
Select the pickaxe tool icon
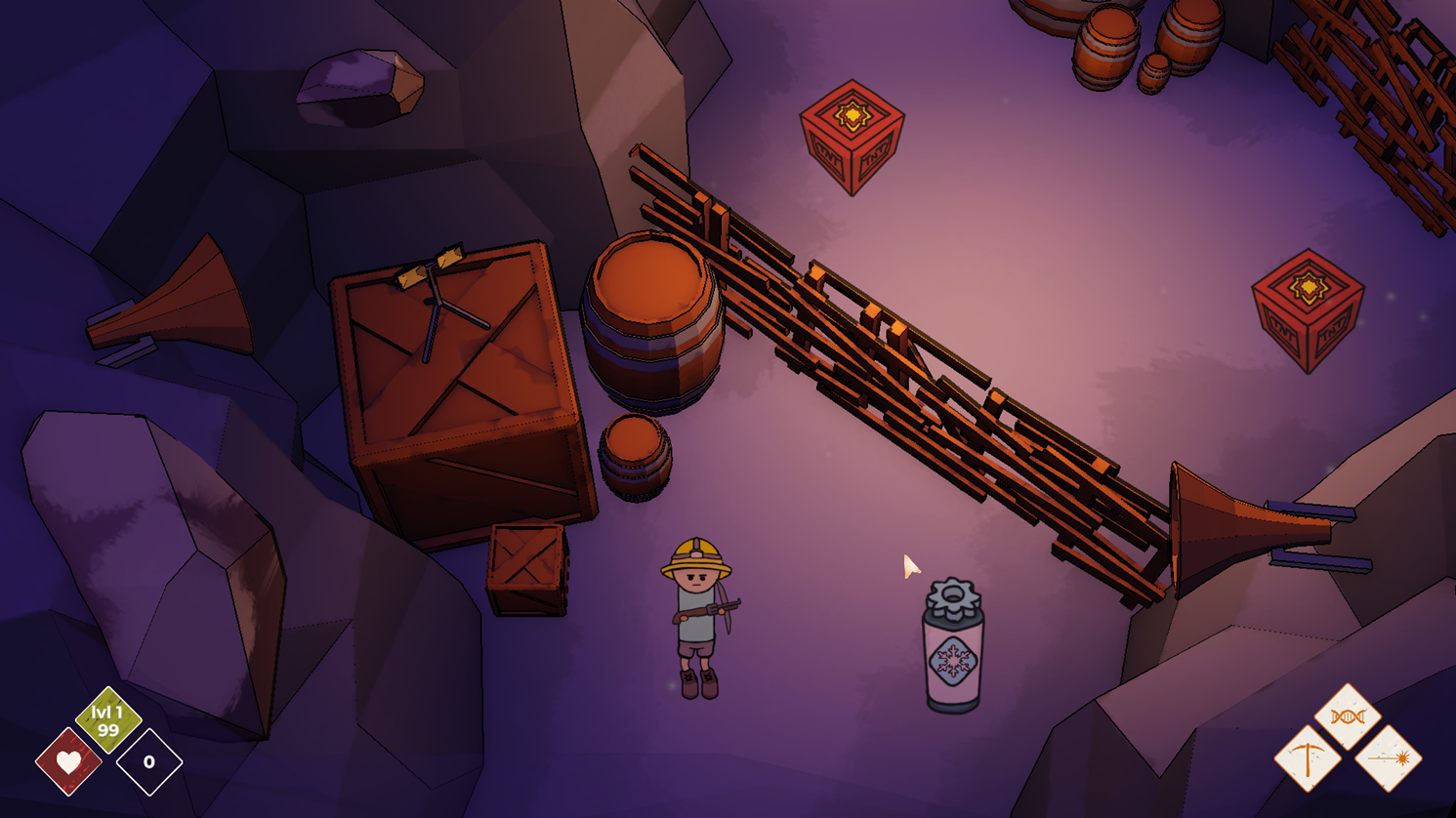click(x=1308, y=758)
